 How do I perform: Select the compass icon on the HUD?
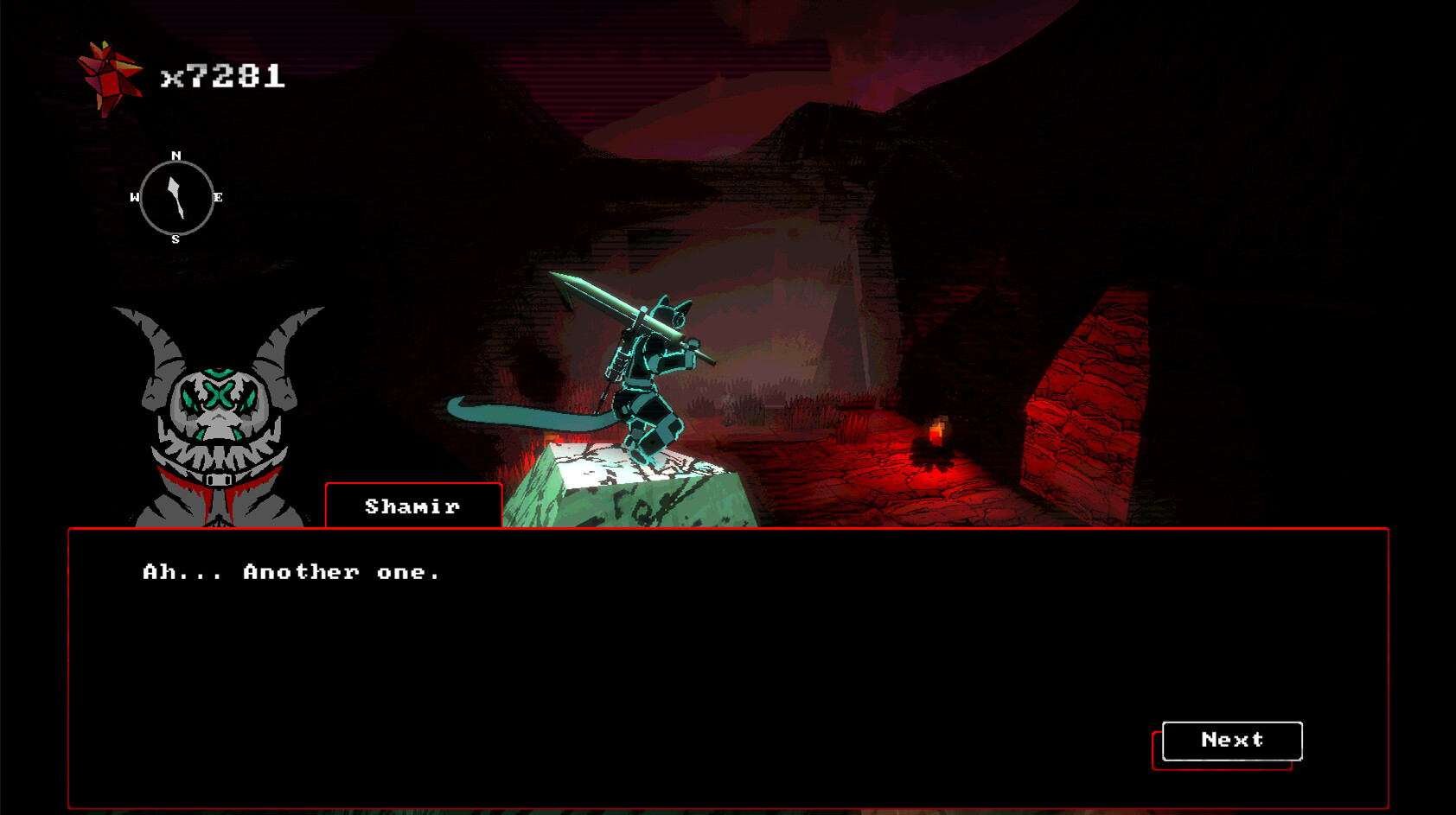point(176,197)
